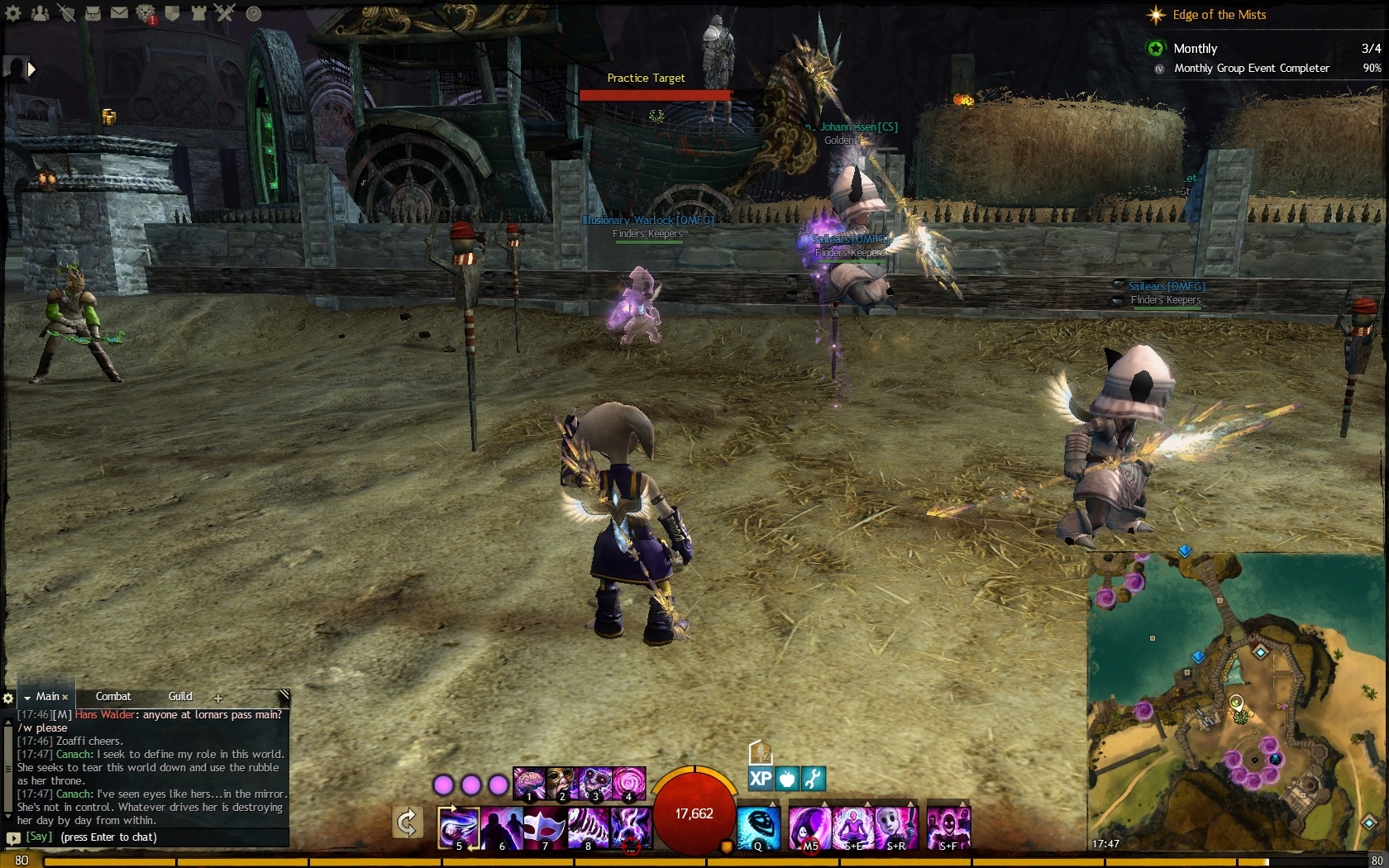The width and height of the screenshot is (1389, 868).
Task: Select the Monthly achievement tracker entry
Action: [x=1195, y=49]
